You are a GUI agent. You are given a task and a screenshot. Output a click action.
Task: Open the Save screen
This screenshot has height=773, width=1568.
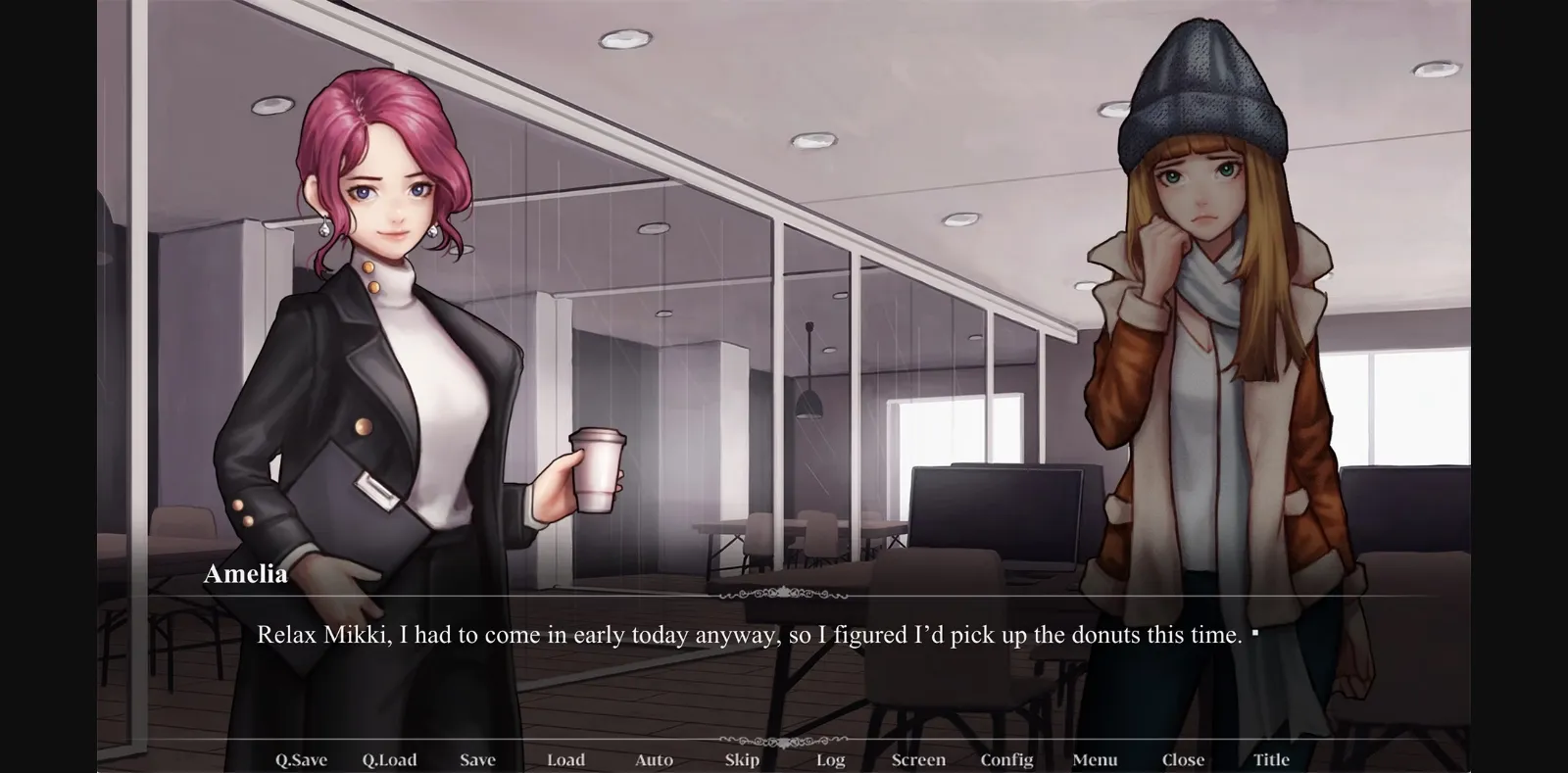(x=477, y=759)
